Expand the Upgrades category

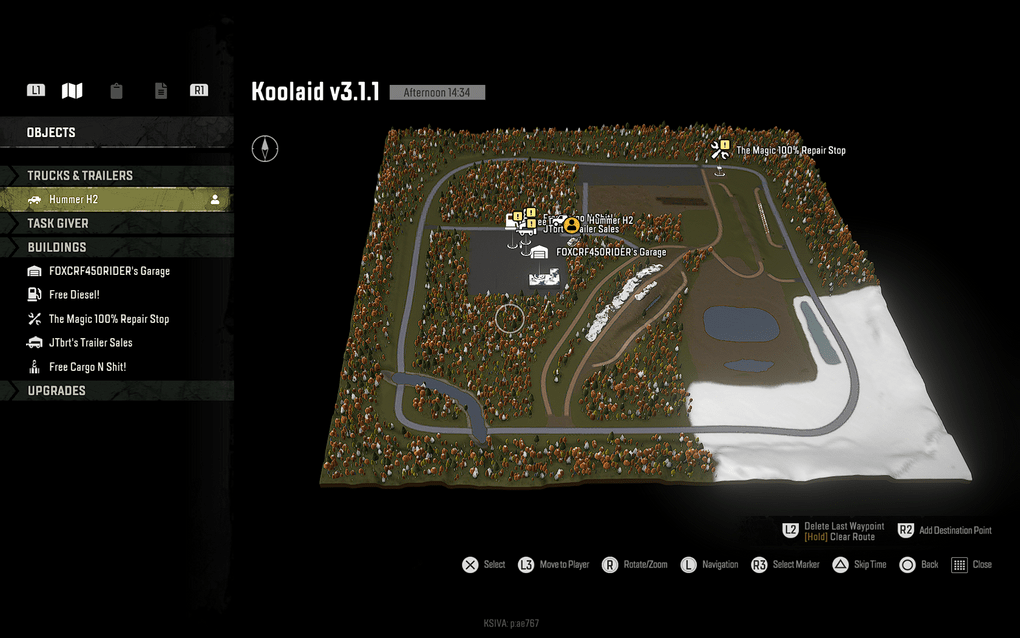[56, 391]
